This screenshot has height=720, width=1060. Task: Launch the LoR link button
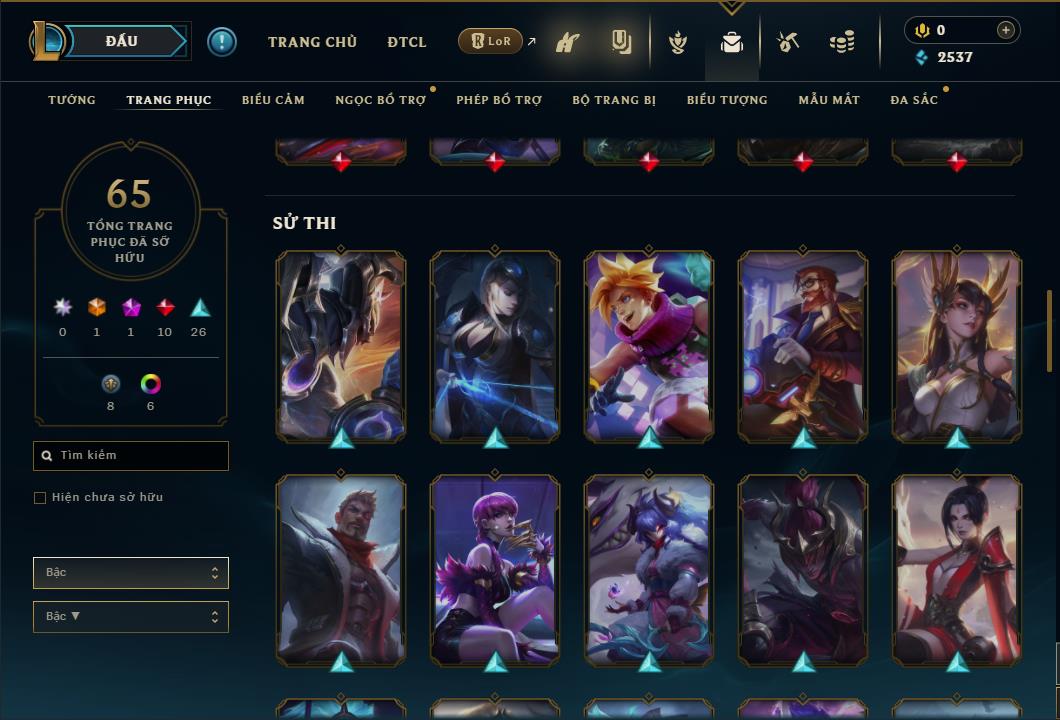tap(490, 41)
